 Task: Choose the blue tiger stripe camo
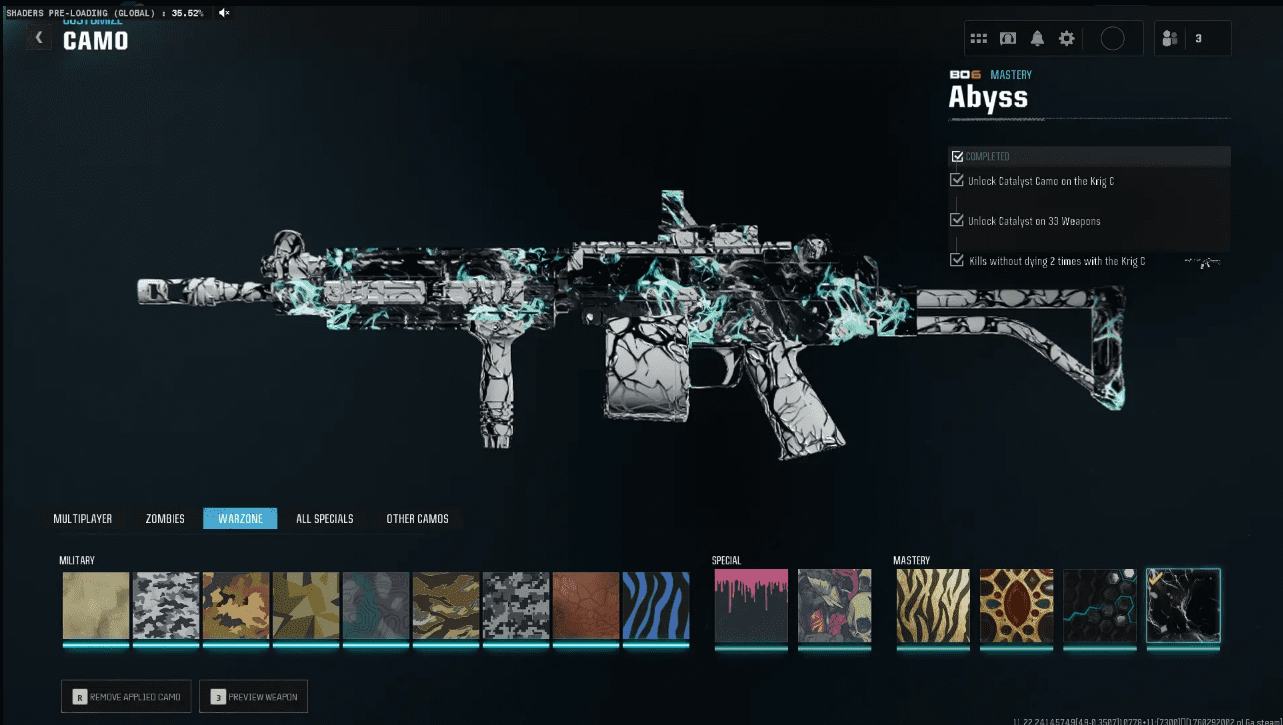(655, 605)
